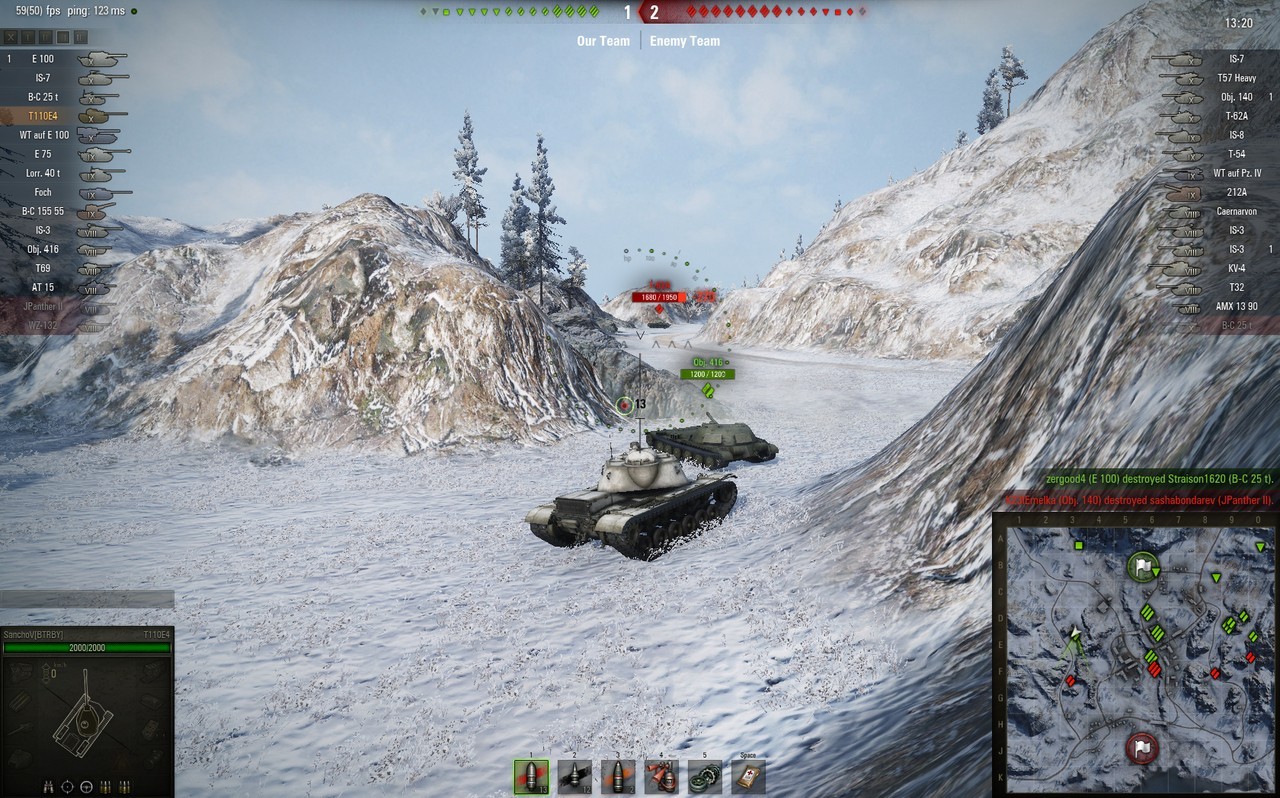This screenshot has width=1280, height=798.
Task: Pick Foch from the allied team list
Action: (x=60, y=192)
